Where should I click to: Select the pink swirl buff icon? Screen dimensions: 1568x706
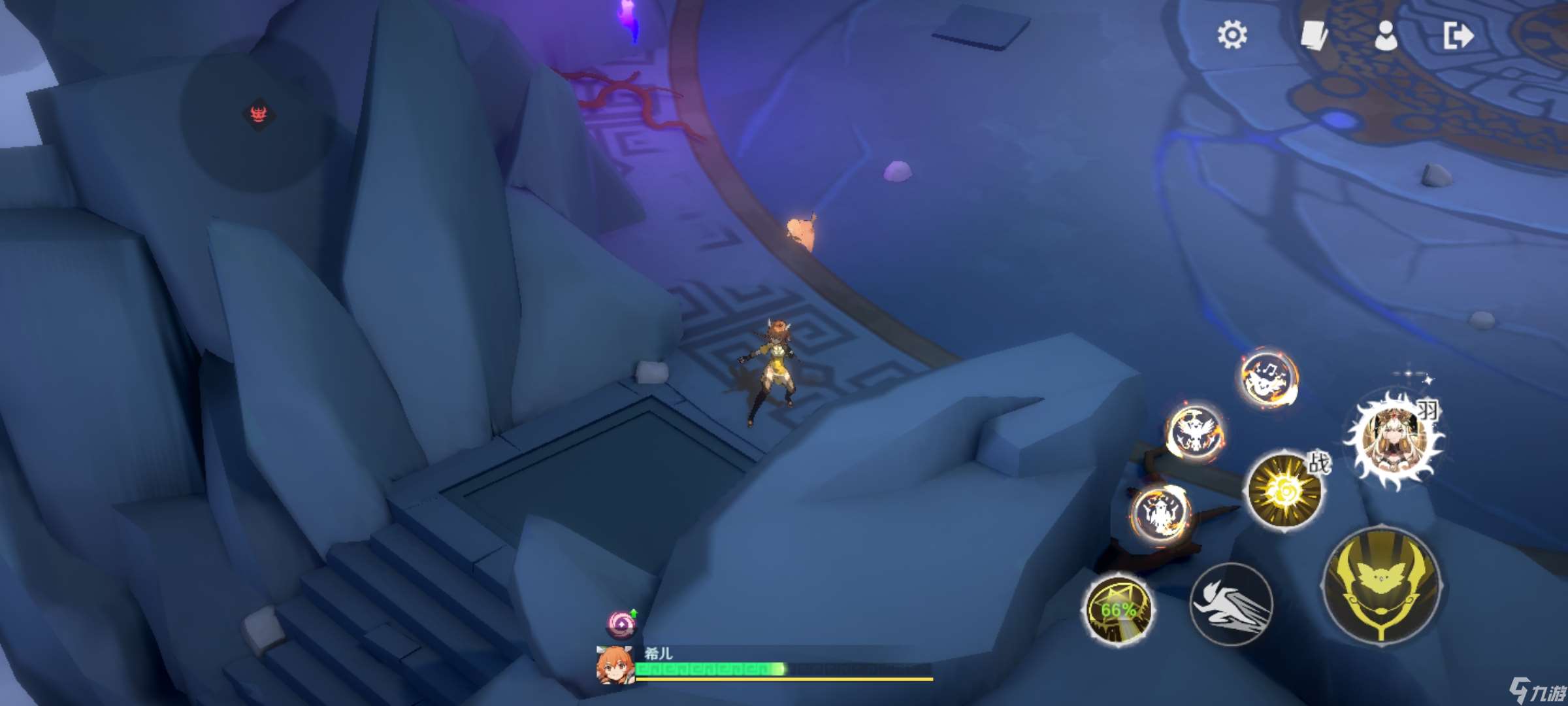(x=621, y=624)
